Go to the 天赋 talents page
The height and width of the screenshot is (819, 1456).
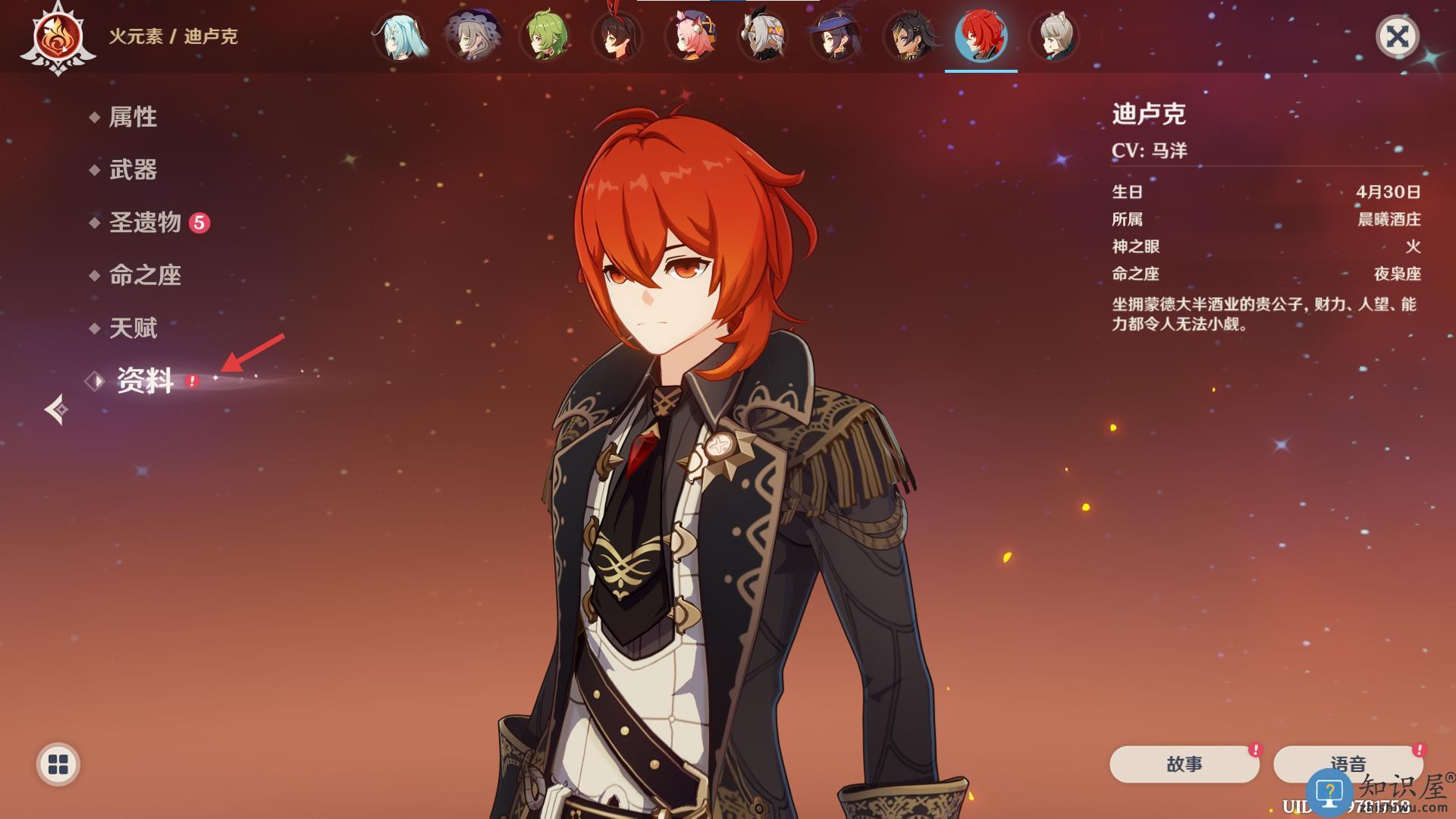(133, 328)
